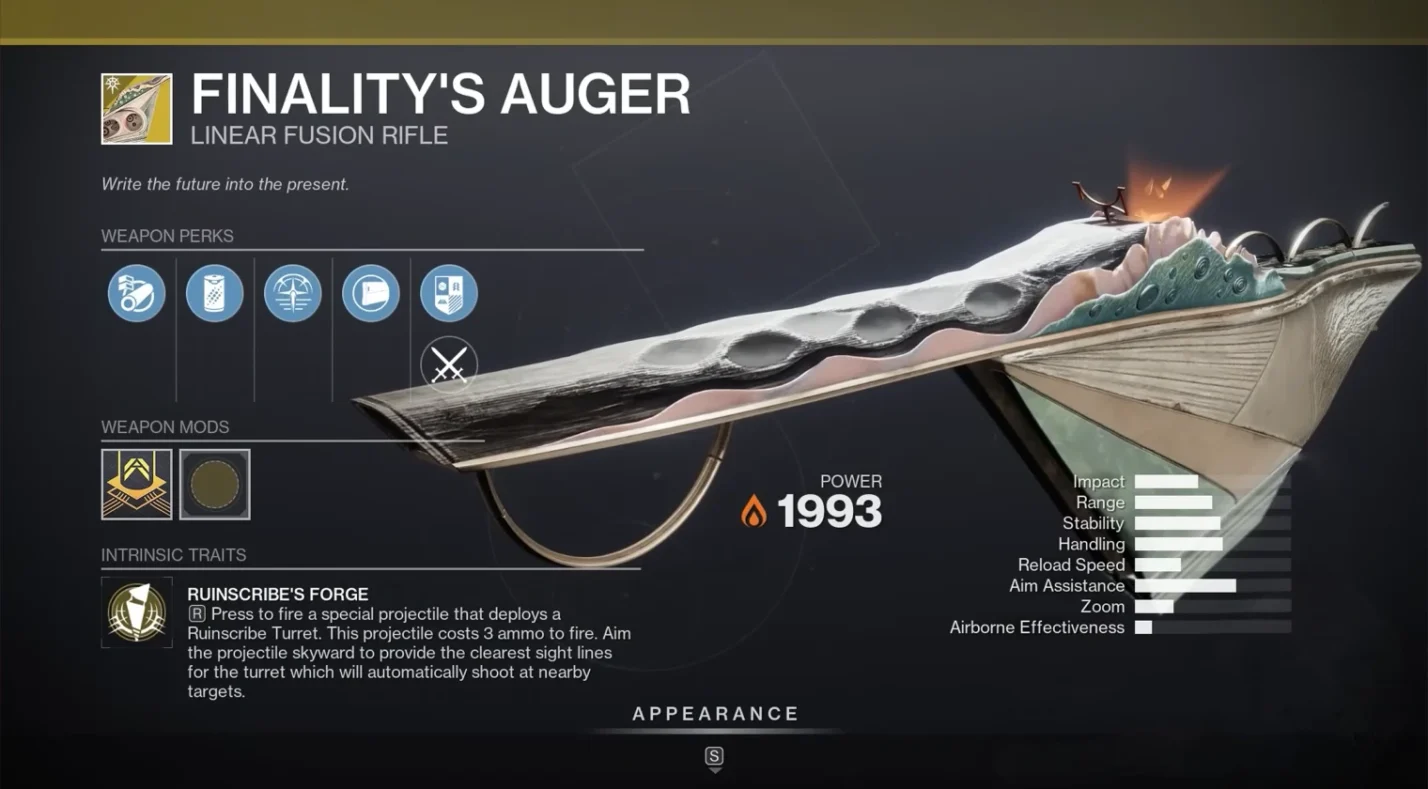Open the Appearance section
The height and width of the screenshot is (789, 1428).
point(714,714)
